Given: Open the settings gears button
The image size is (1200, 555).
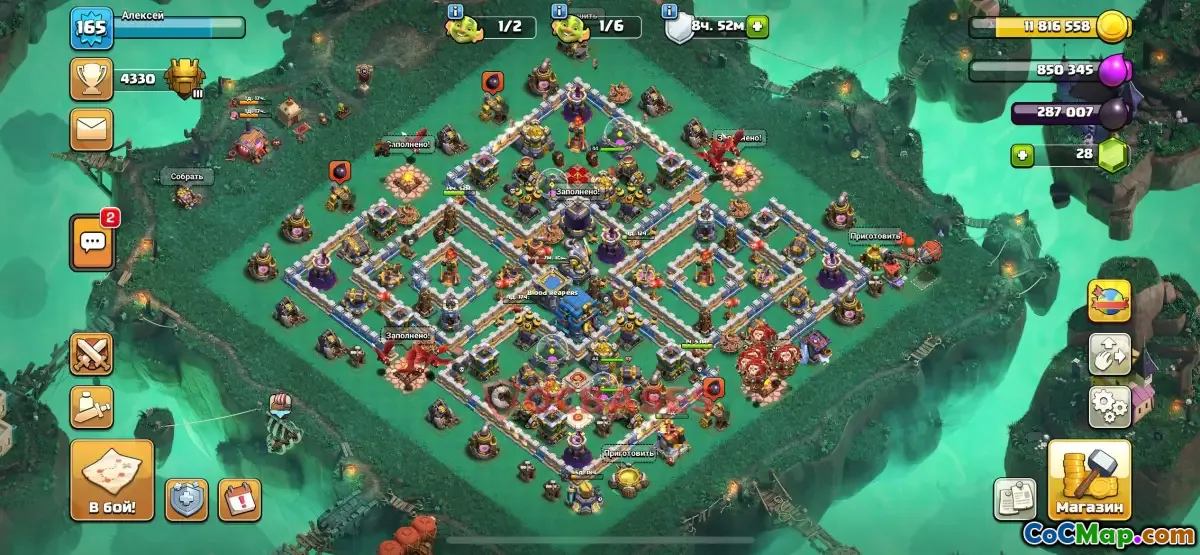Looking at the screenshot, I should [x=1109, y=406].
